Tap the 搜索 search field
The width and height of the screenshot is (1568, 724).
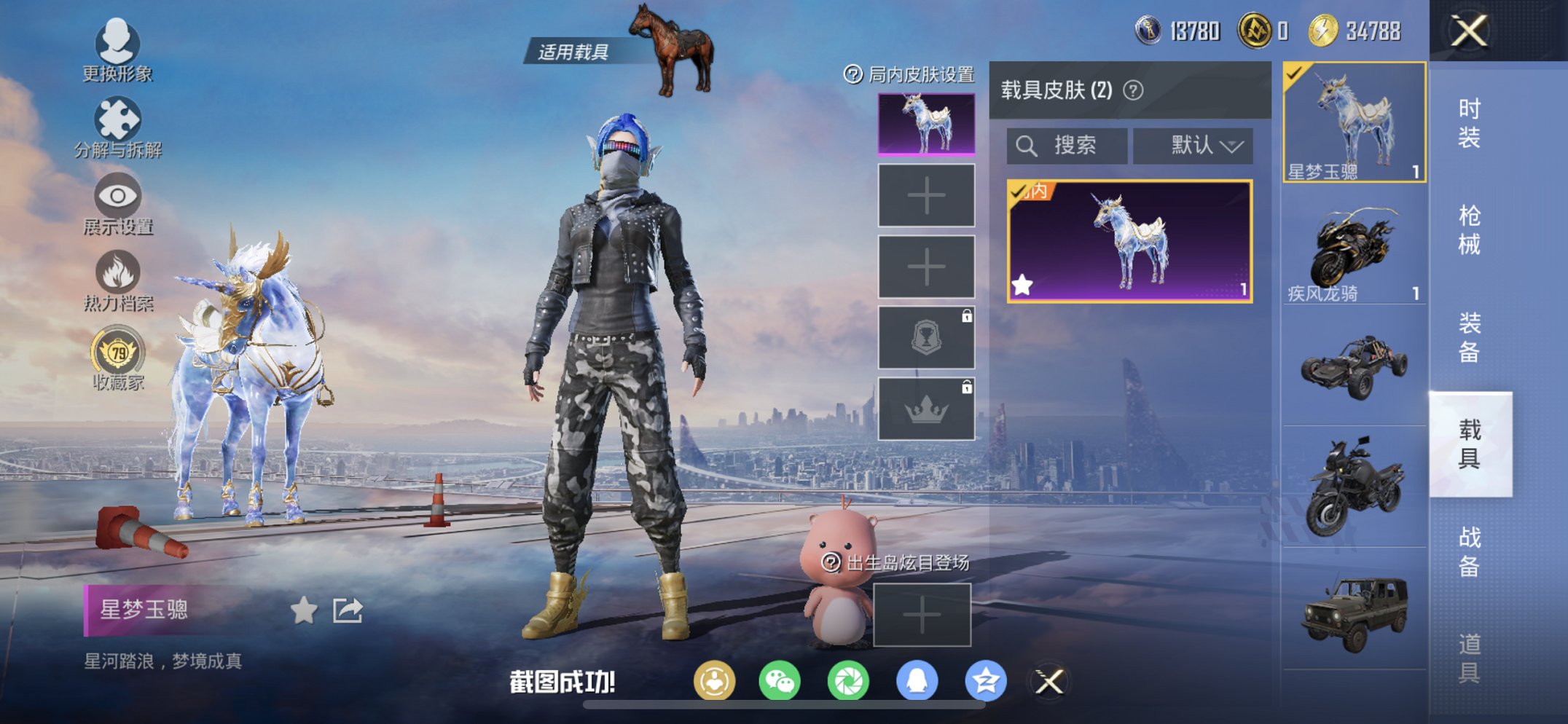click(1067, 144)
